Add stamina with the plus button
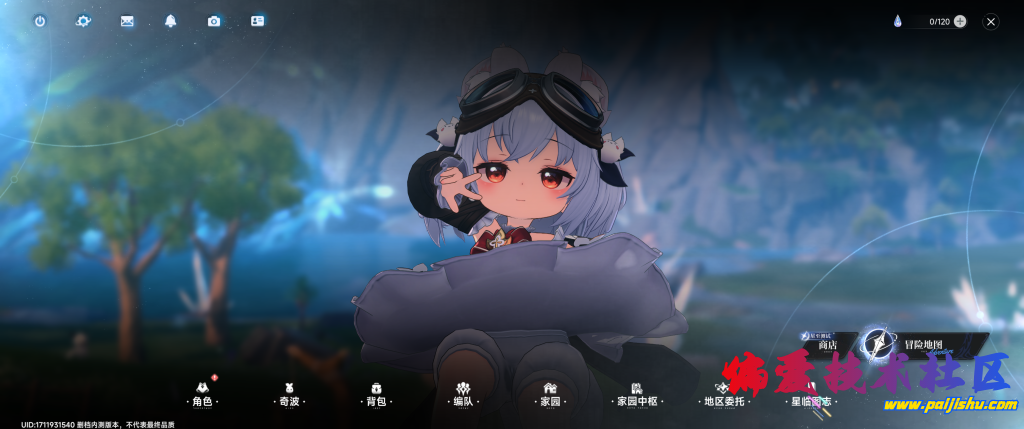This screenshot has height=429, width=1024. 960,21
